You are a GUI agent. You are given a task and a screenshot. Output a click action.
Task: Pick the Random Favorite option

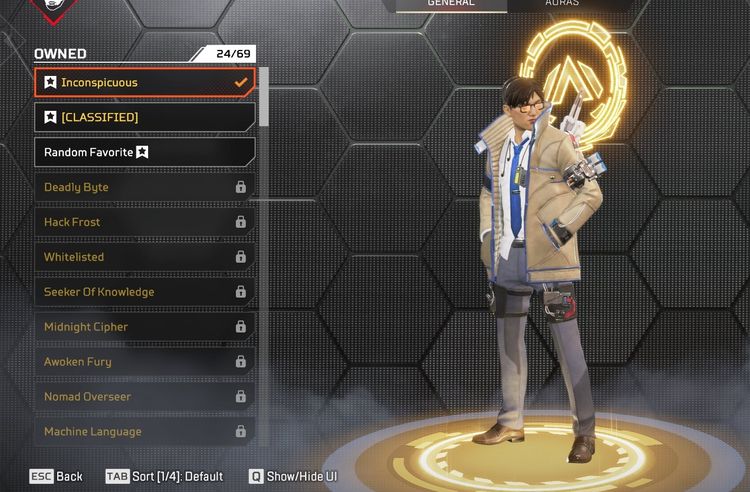pyautogui.click(x=145, y=152)
